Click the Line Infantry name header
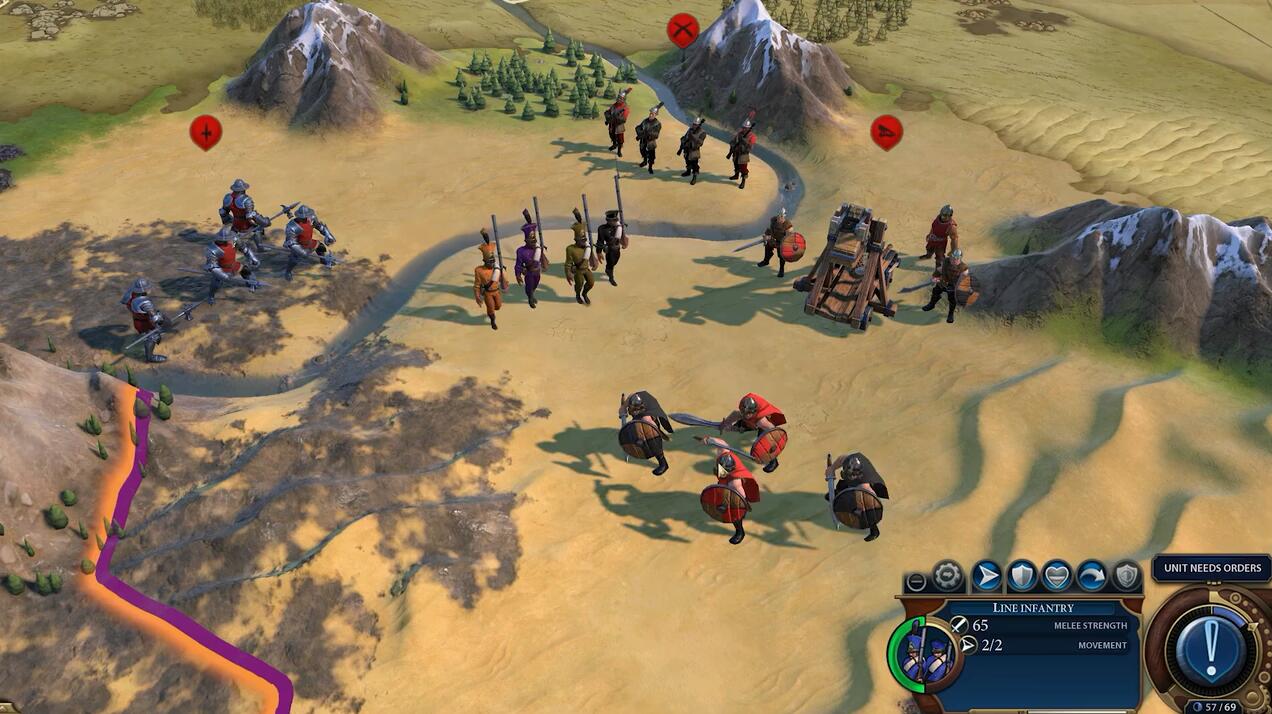This screenshot has height=714, width=1272. [1033, 607]
